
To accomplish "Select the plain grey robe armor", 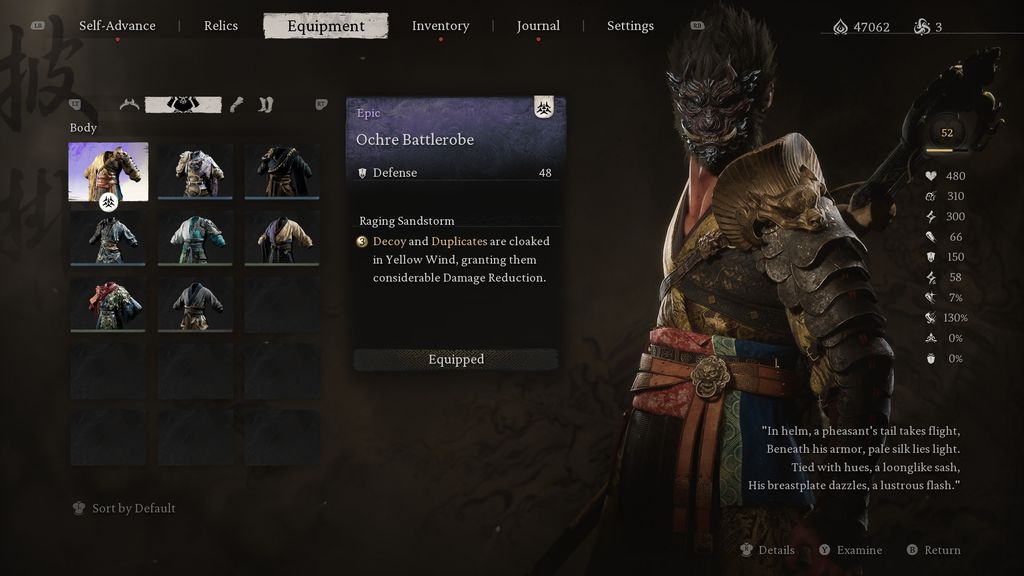I will (195, 303).
